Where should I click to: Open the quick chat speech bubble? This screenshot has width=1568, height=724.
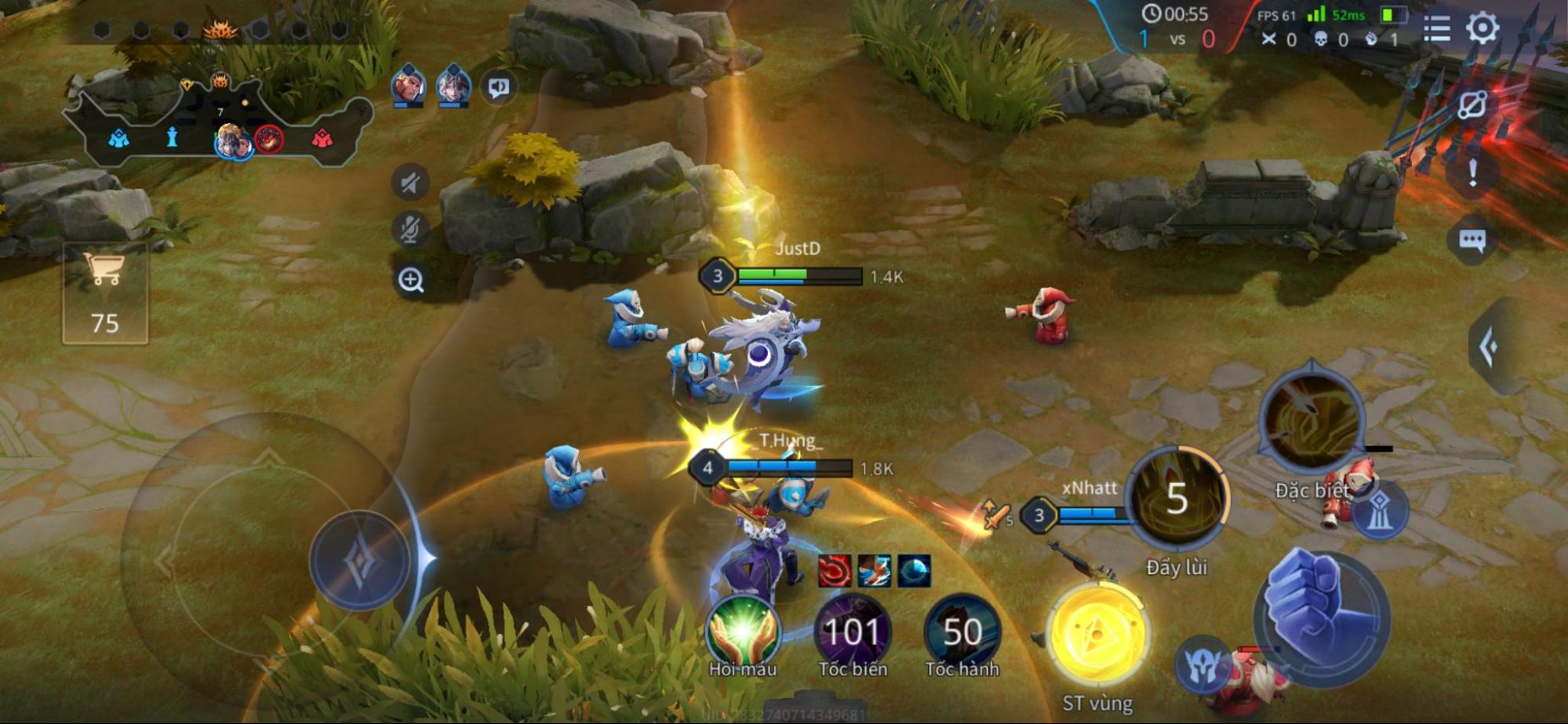click(1472, 240)
